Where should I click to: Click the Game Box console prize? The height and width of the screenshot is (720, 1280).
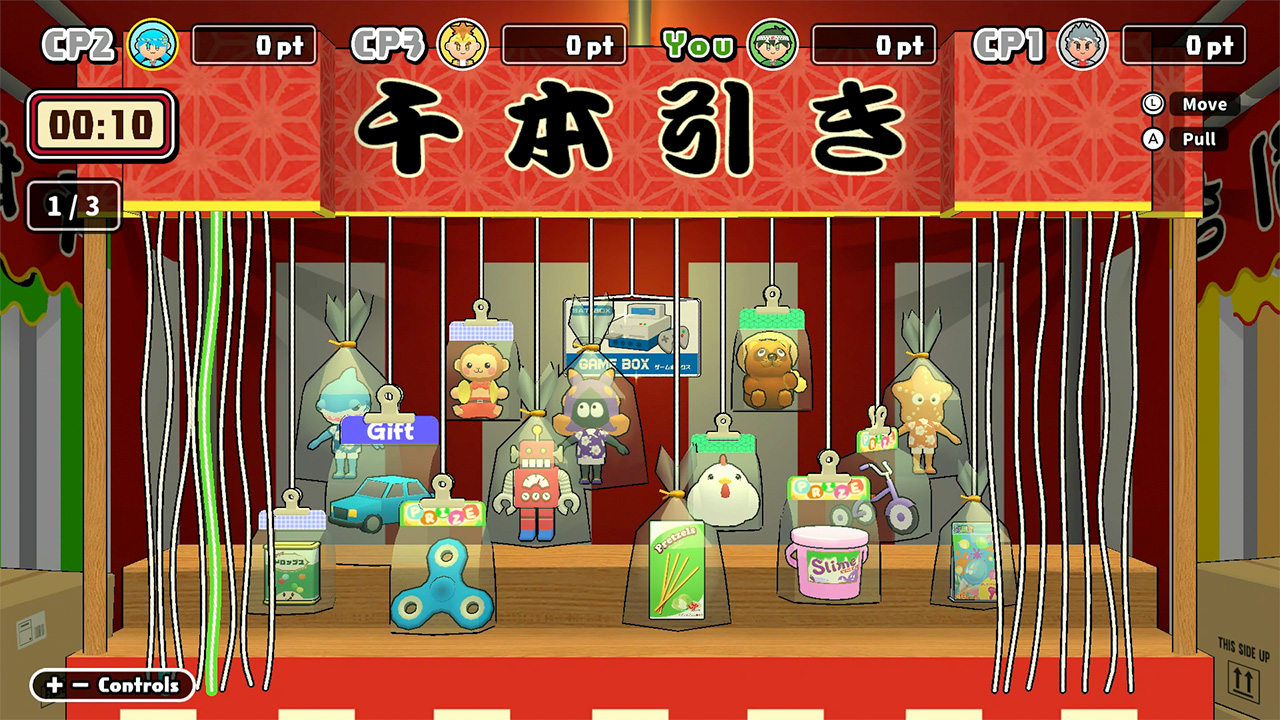(x=632, y=337)
